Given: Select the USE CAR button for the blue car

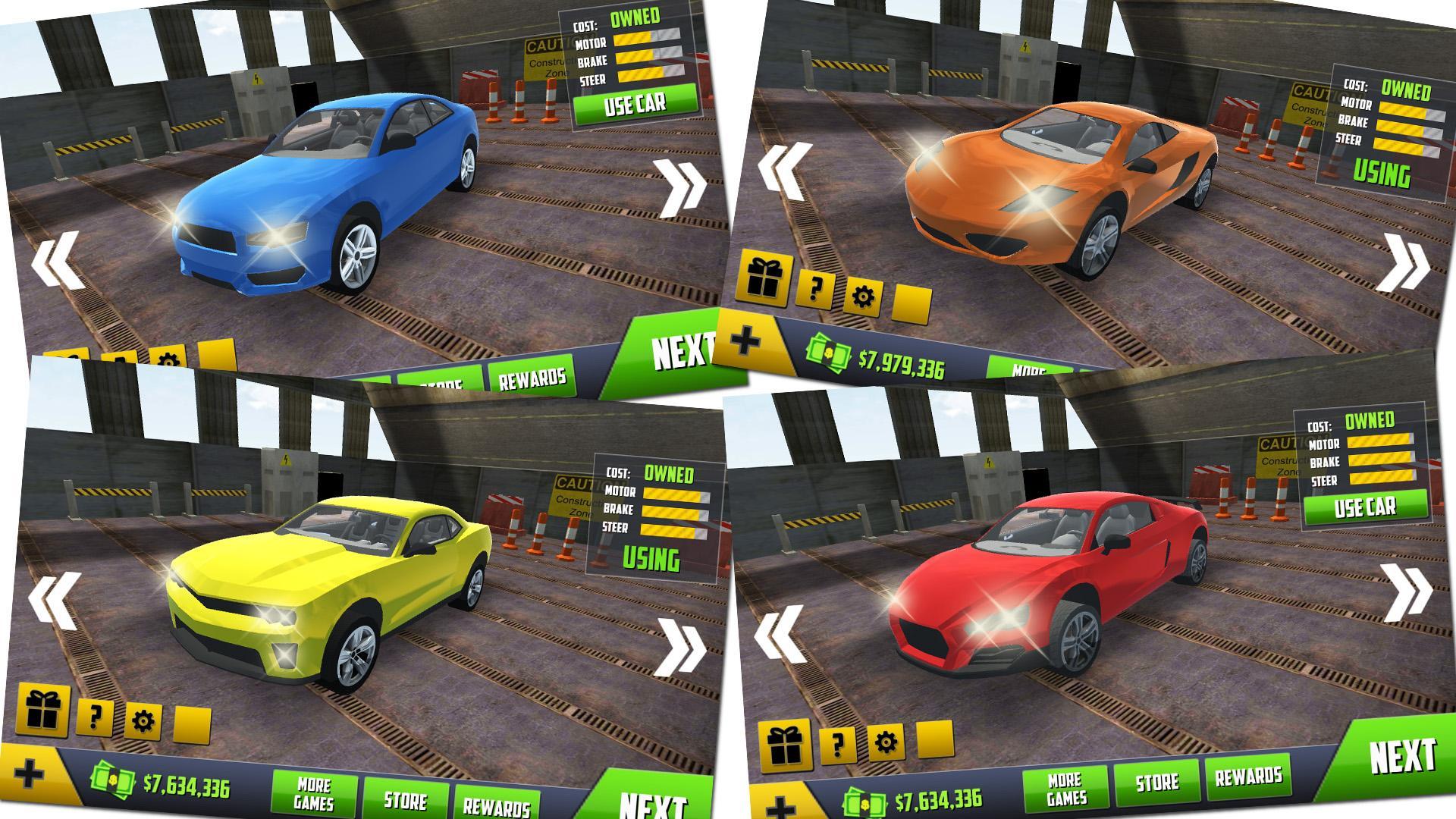Looking at the screenshot, I should [635, 102].
